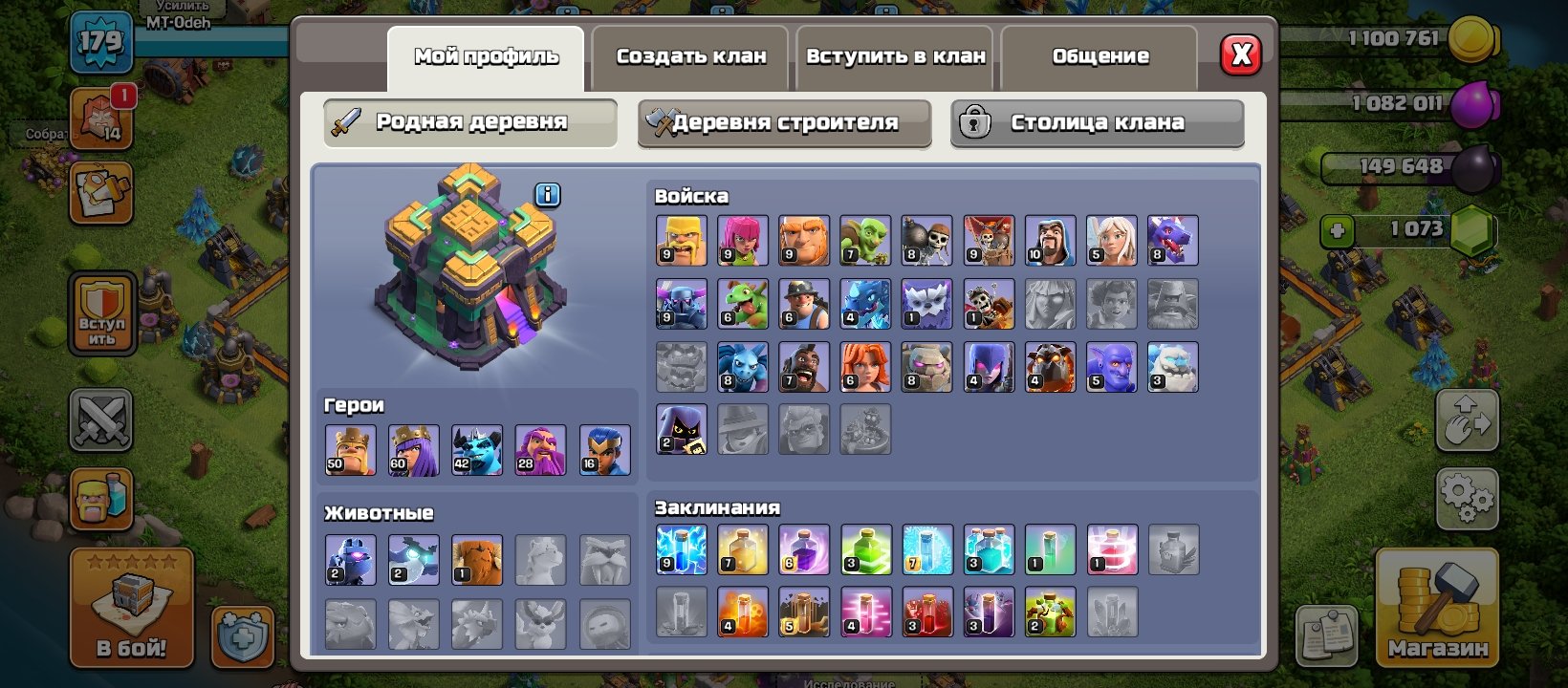Click the P.E.K.K.A troop icon
The width and height of the screenshot is (1568, 688).
(x=680, y=303)
